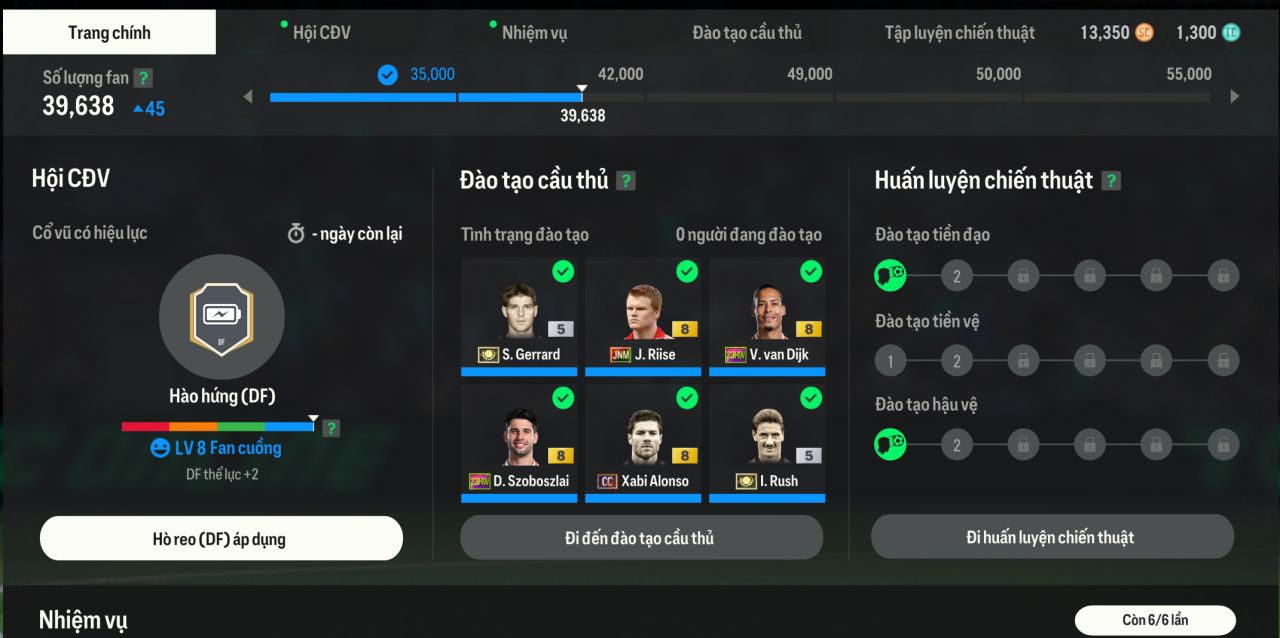1280x638 pixels.
Task: Apply the Hò reo (DF) cheer
Action: (x=221, y=539)
